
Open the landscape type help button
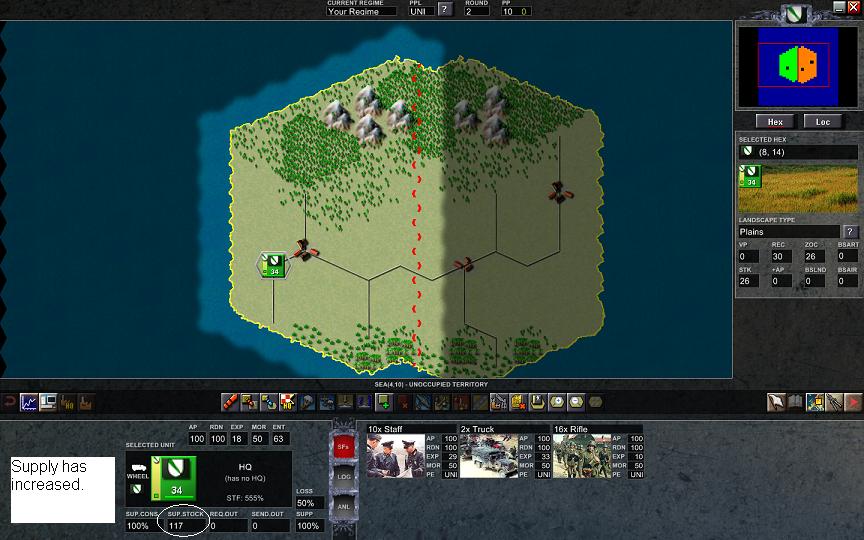tap(851, 231)
